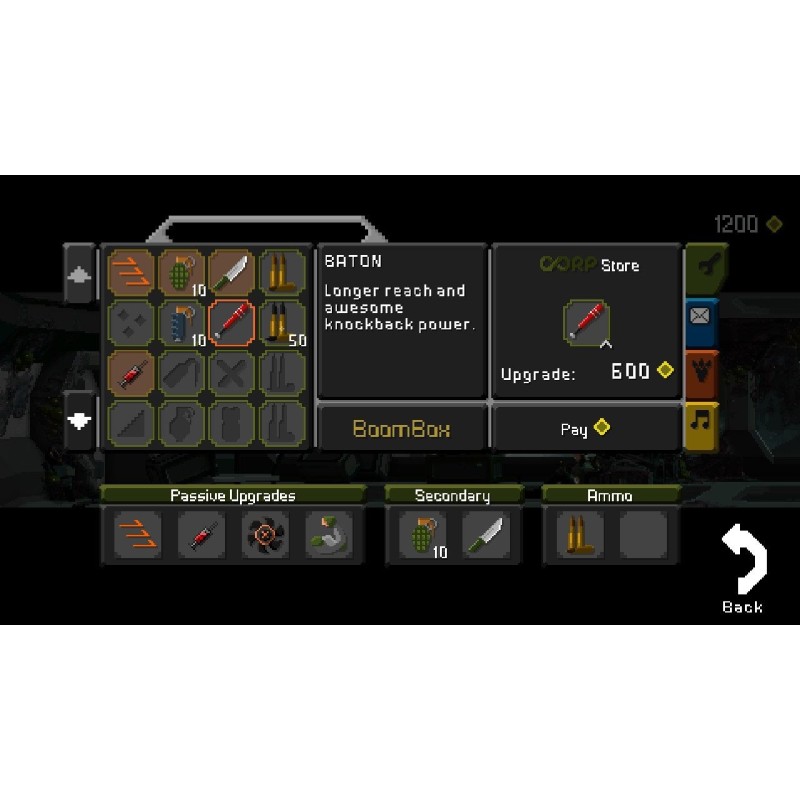Pay for the baton upgrade
Image resolution: width=800 pixels, height=800 pixels.
pyautogui.click(x=586, y=428)
